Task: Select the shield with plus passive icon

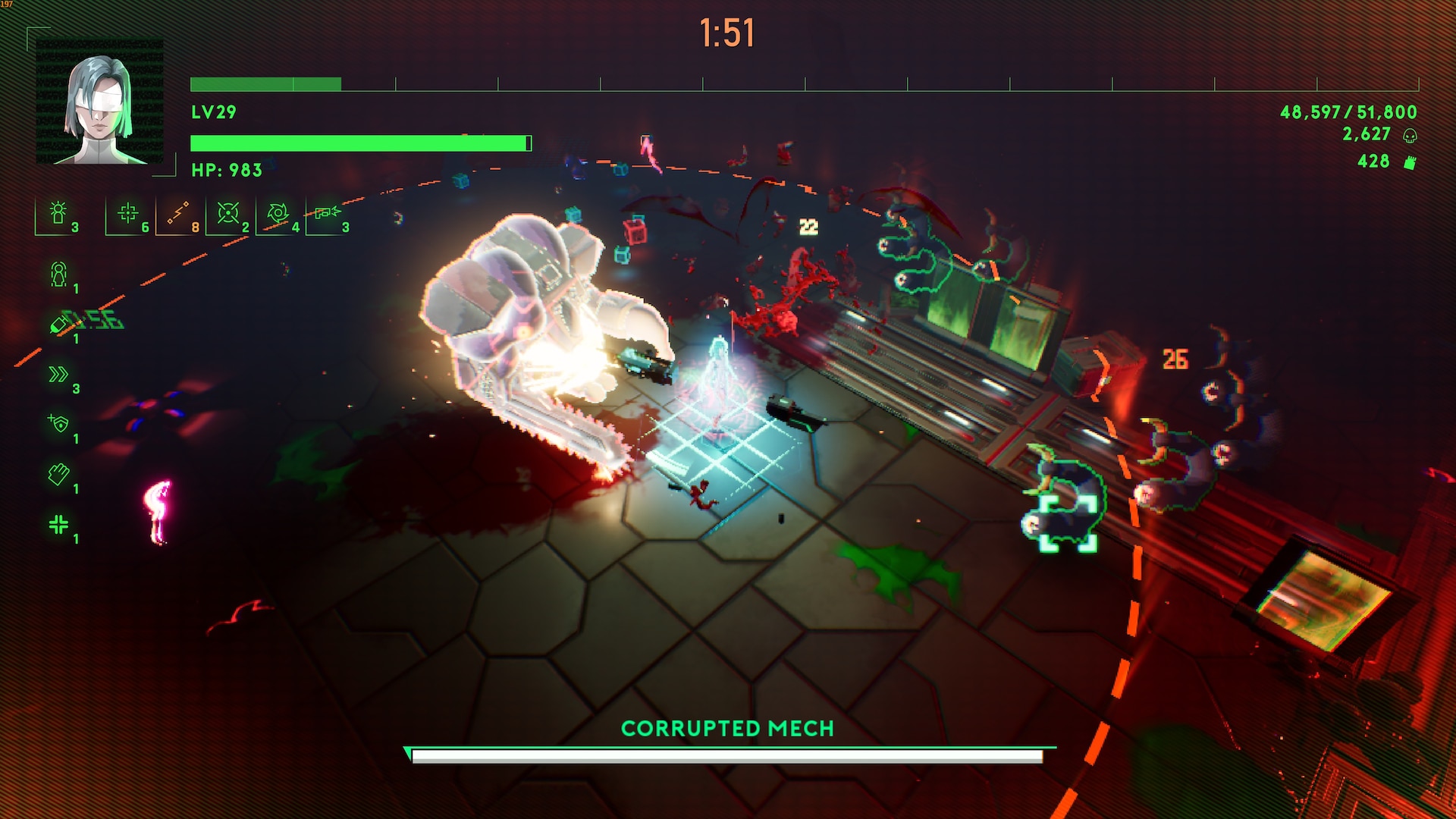Action: [x=58, y=423]
